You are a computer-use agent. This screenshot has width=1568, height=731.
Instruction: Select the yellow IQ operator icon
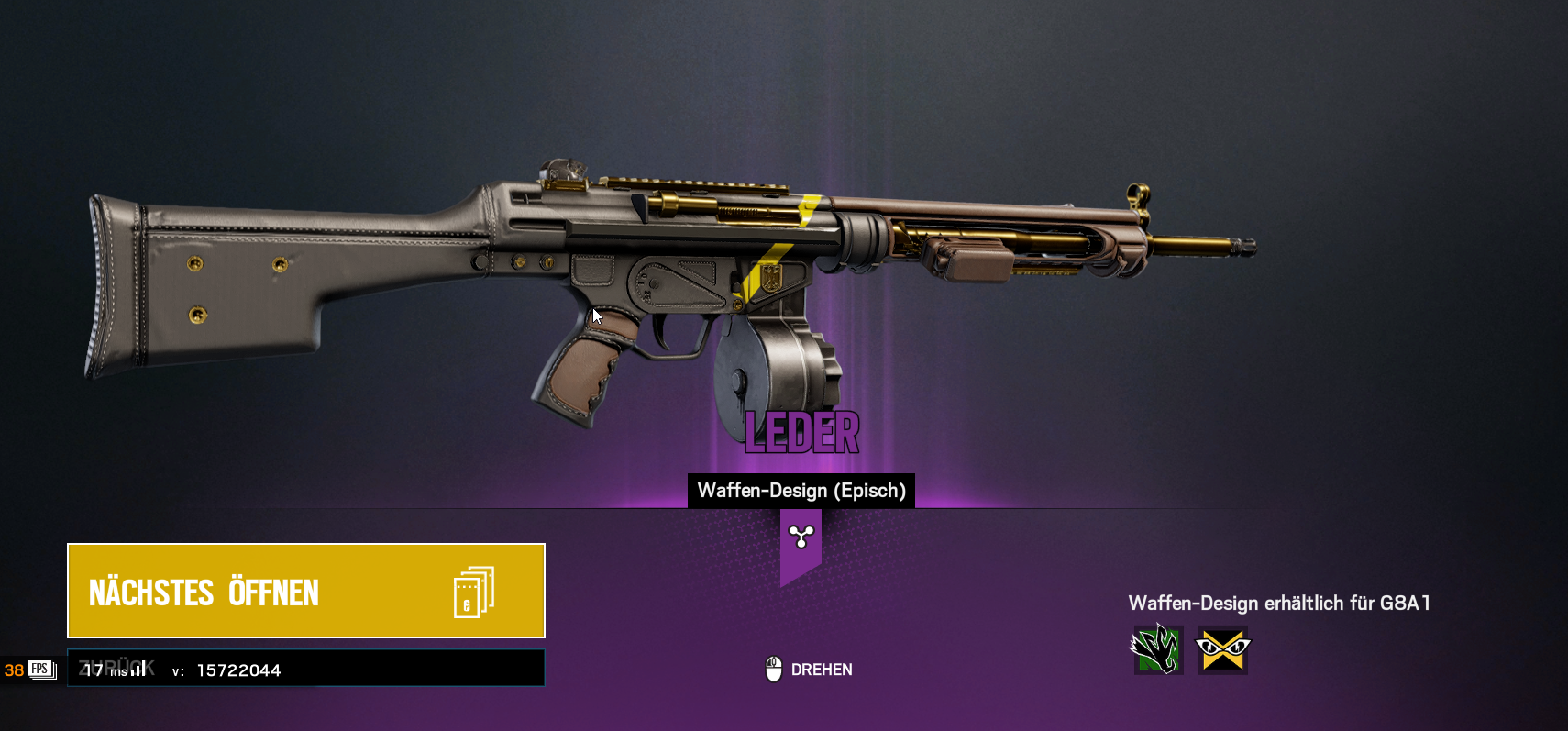1223,650
